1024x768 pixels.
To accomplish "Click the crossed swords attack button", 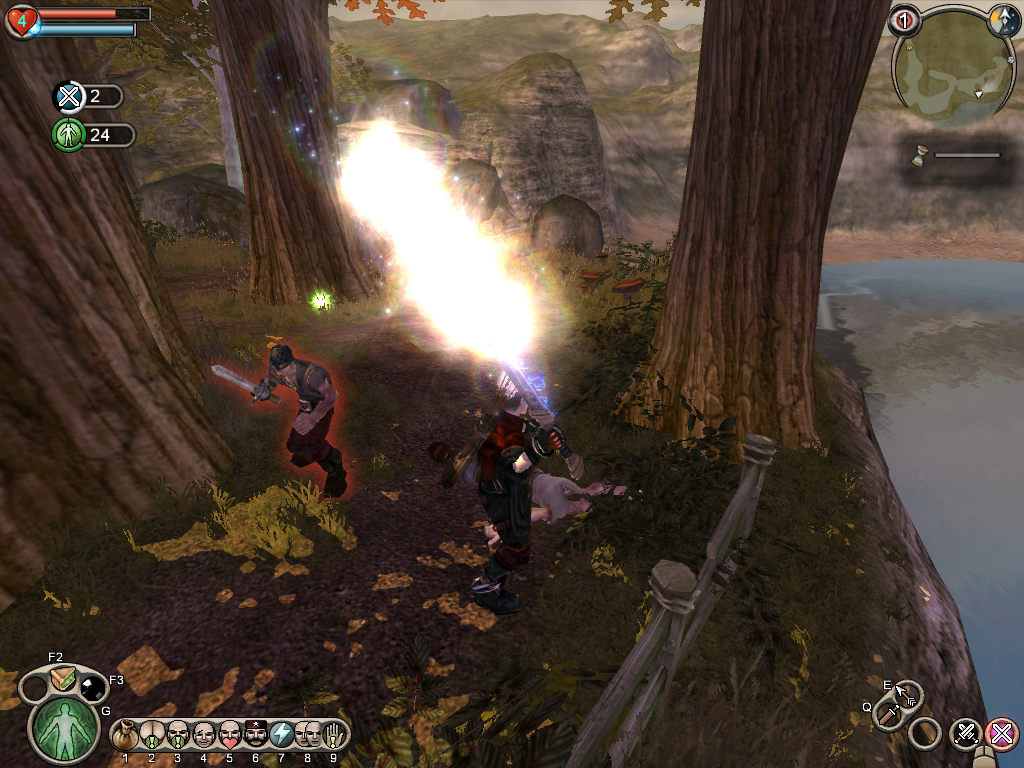I will click(966, 733).
